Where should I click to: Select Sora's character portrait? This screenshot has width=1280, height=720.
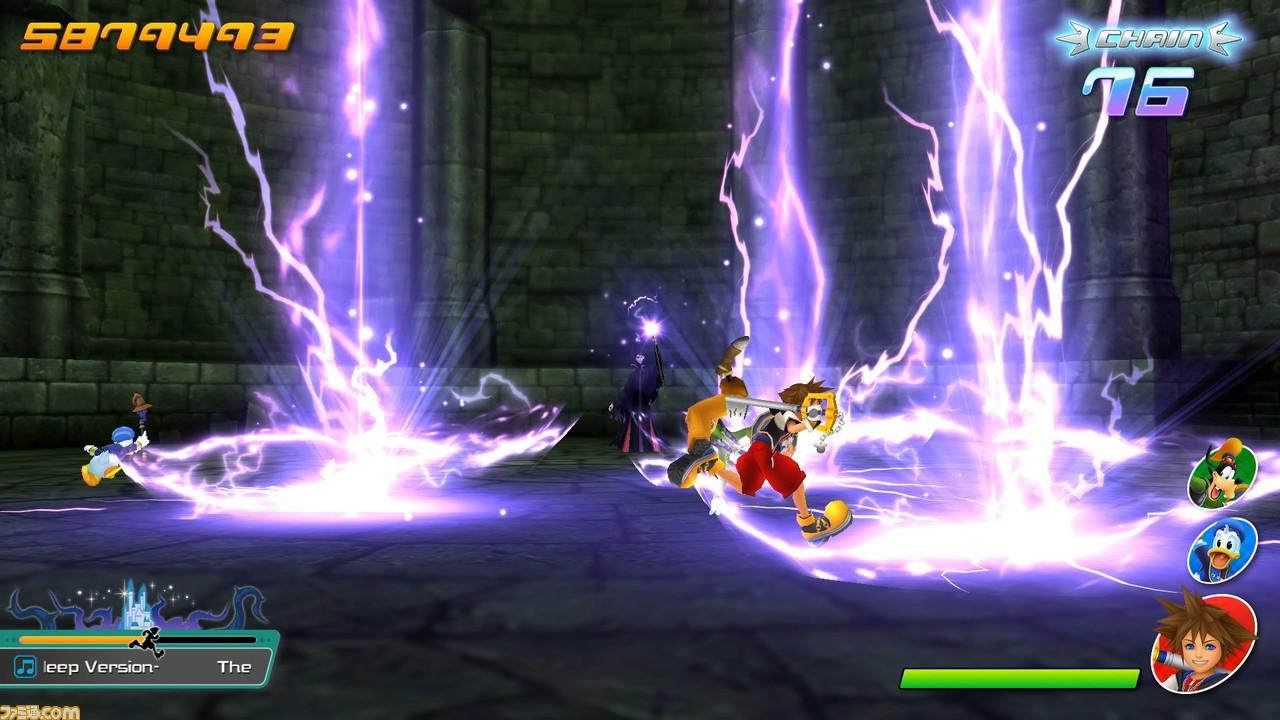click(1202, 641)
